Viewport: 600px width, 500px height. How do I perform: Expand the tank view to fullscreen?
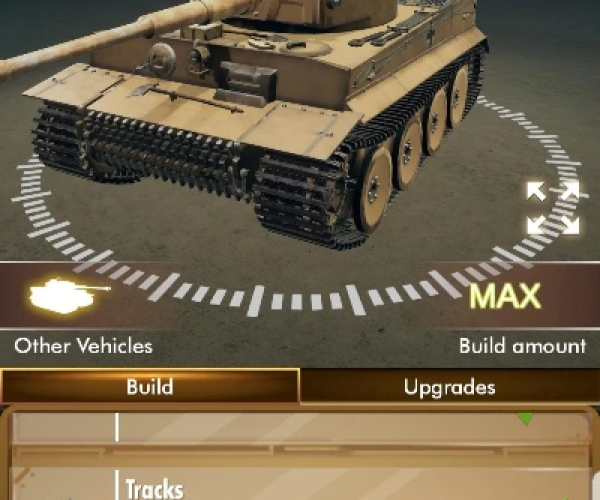553,208
